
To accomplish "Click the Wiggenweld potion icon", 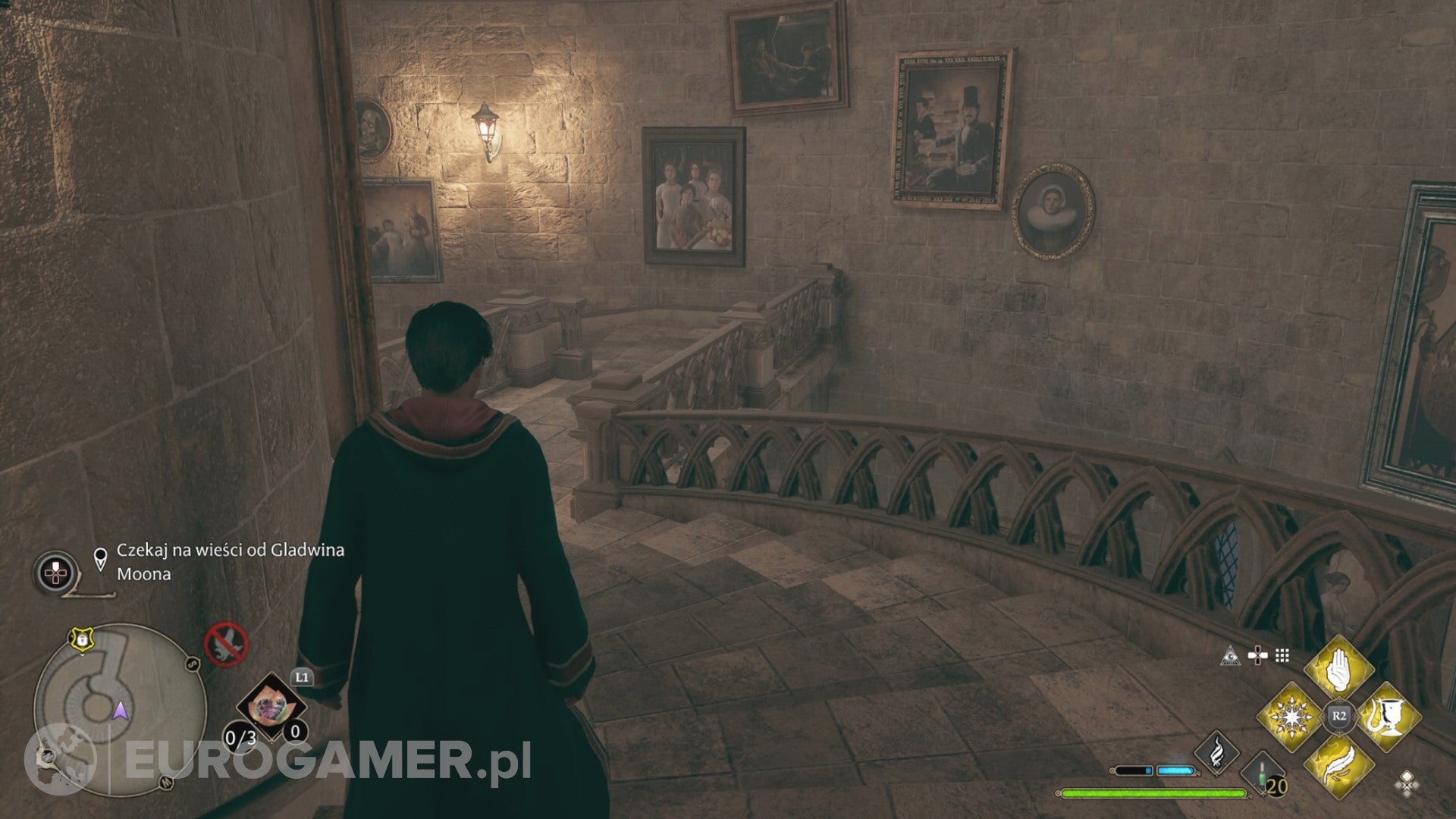I will (1261, 772).
